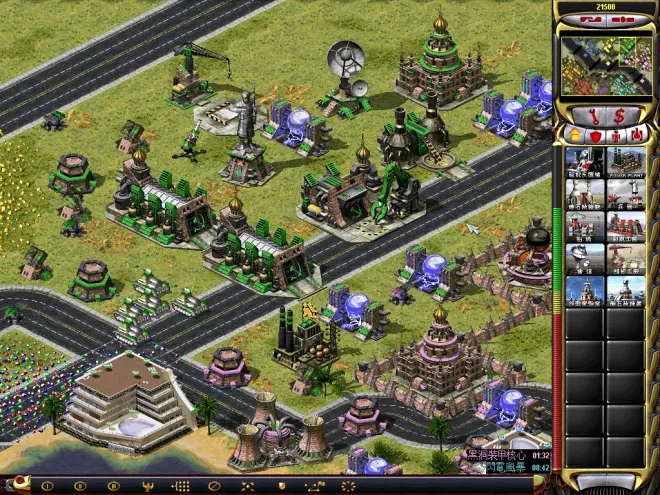Choose the radar dish building cameo
660x495 pixels.
[x=586, y=259]
